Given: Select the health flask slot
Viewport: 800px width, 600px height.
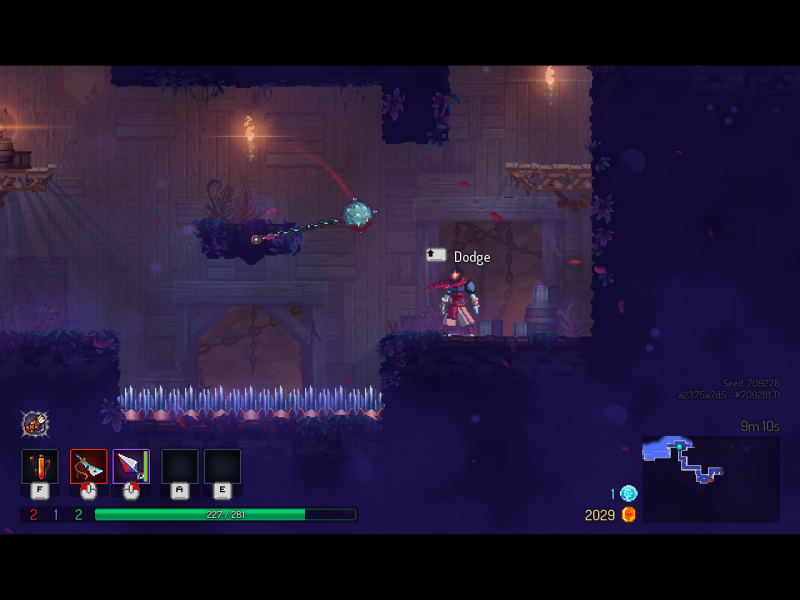Looking at the screenshot, I should pyautogui.click(x=40, y=467).
